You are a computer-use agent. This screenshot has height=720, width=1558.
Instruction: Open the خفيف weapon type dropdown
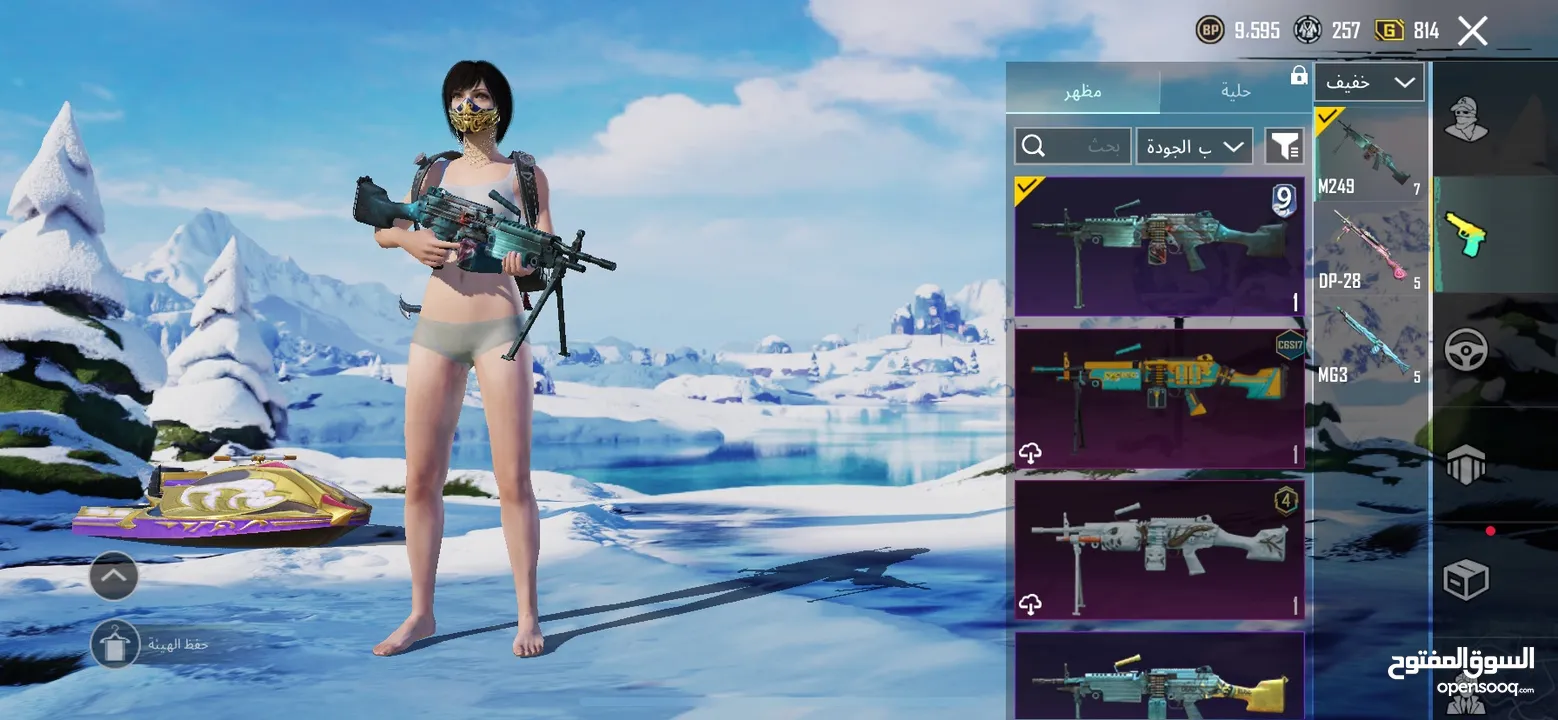tap(1368, 83)
